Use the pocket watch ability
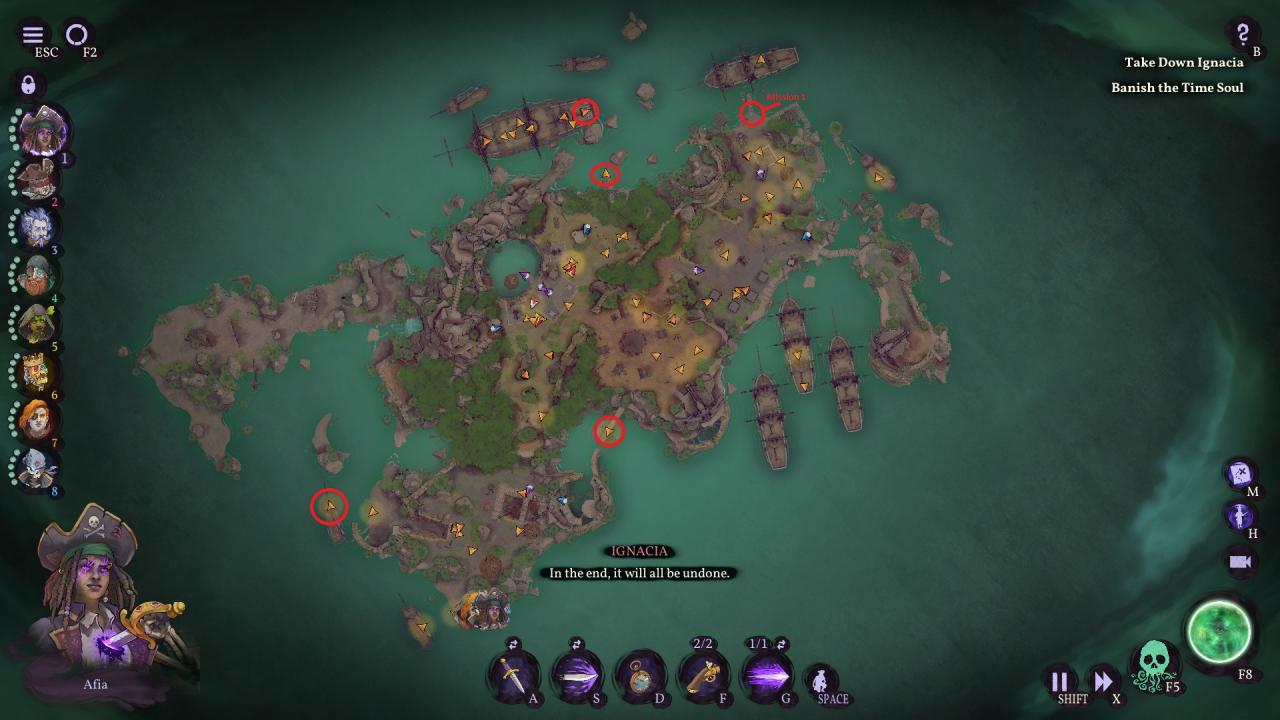 click(x=639, y=676)
